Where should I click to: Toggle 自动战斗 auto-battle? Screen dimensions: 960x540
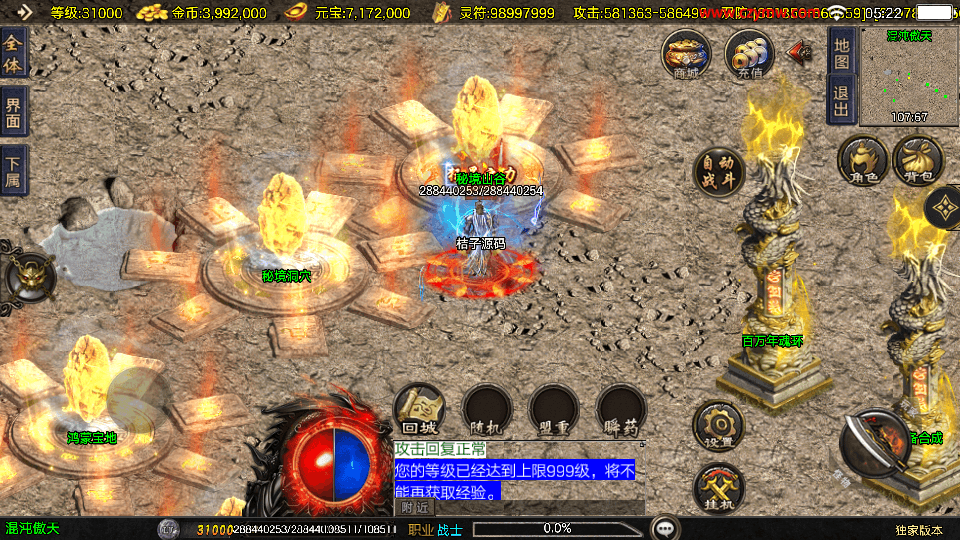[x=718, y=173]
